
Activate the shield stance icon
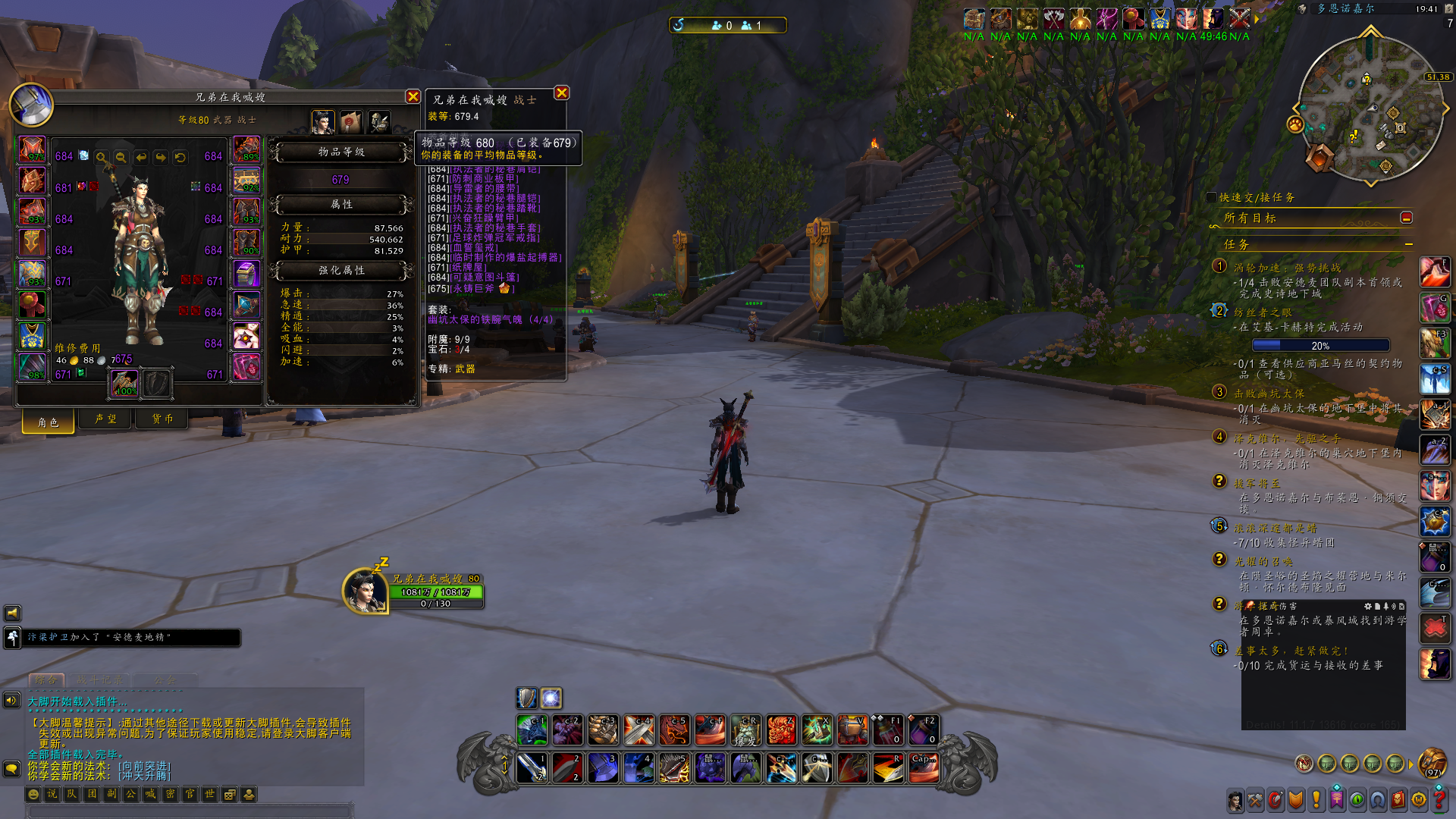pos(527,698)
